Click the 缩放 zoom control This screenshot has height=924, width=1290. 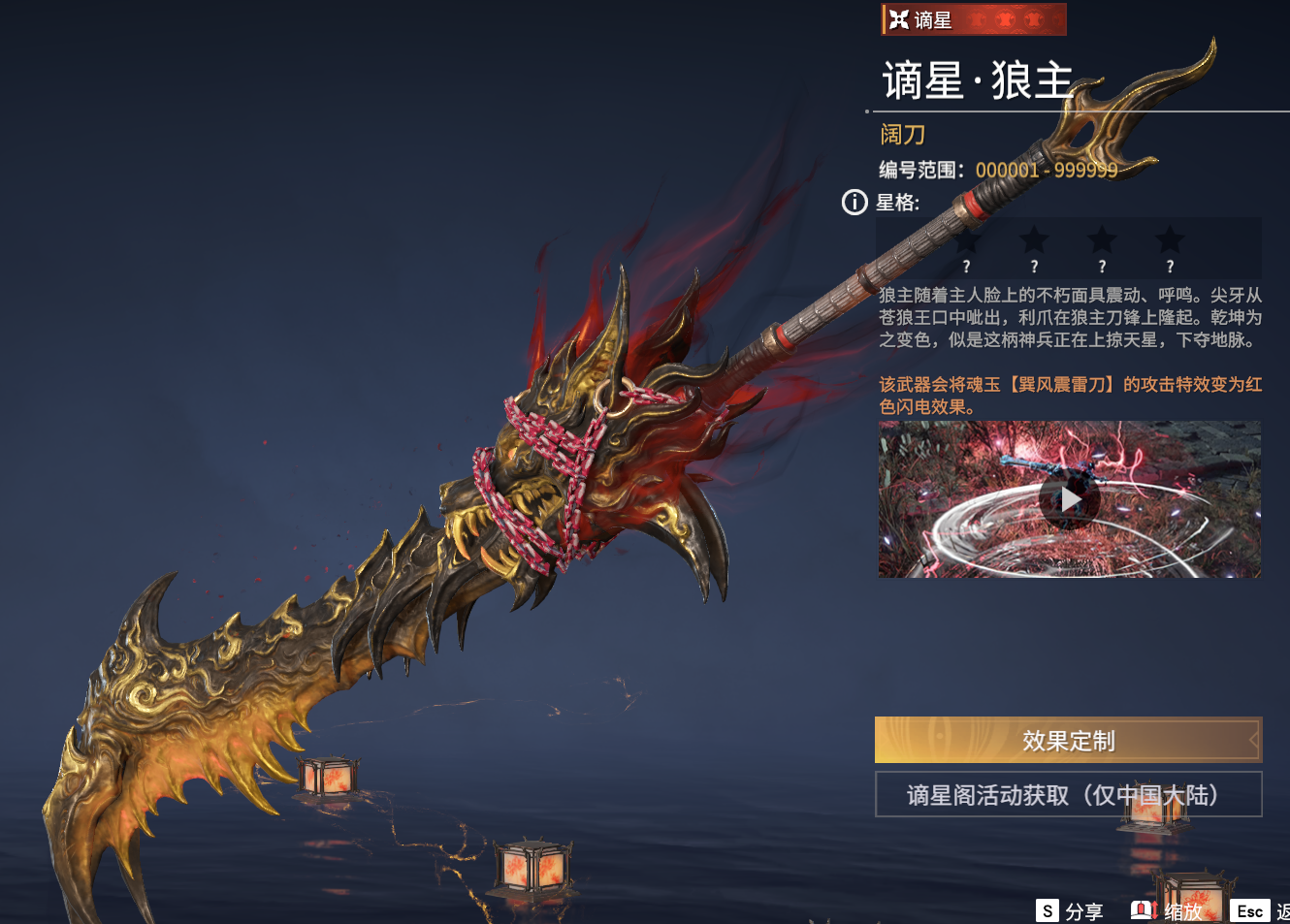tap(1168, 911)
